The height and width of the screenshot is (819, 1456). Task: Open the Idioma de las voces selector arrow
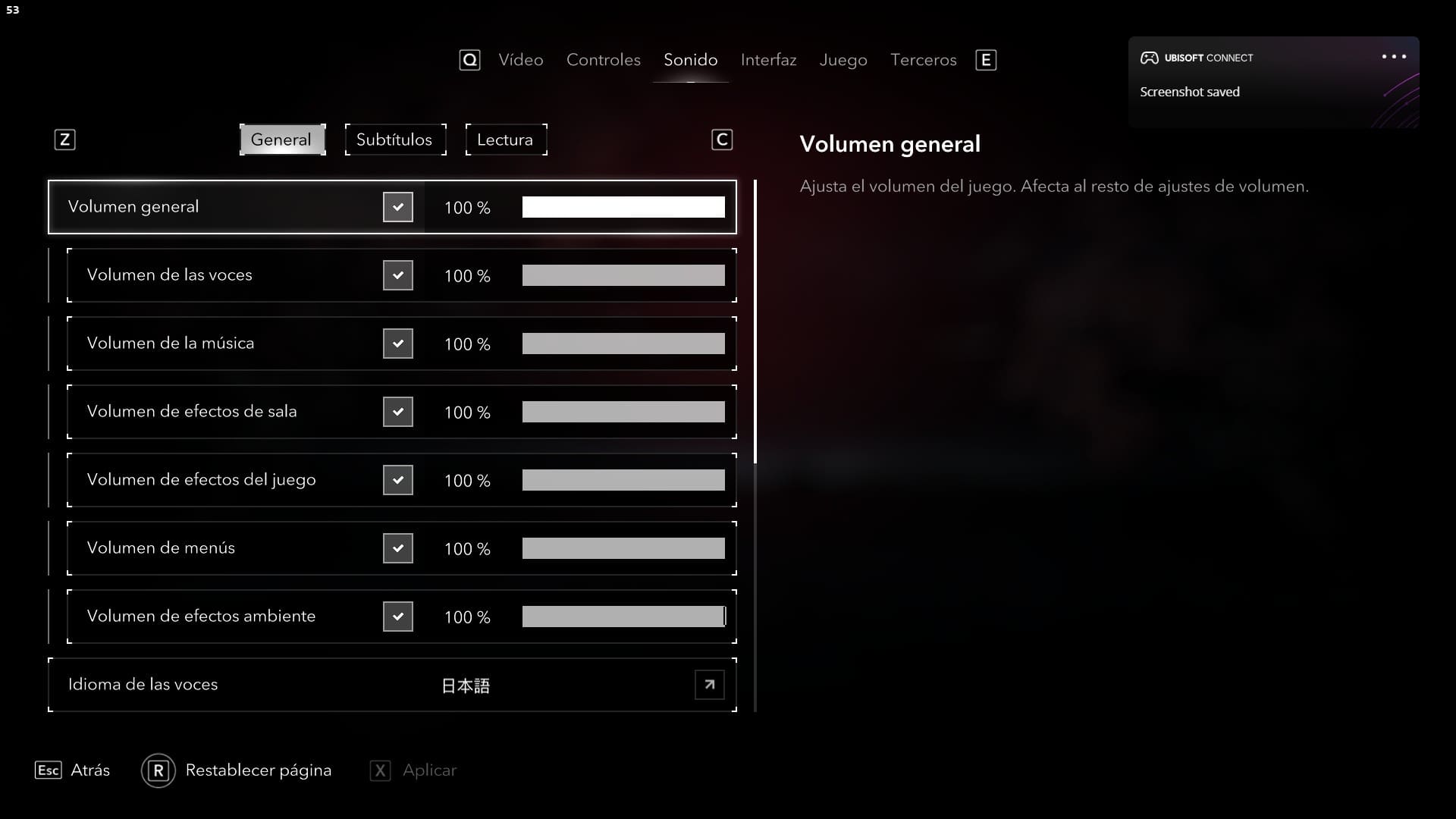(709, 685)
